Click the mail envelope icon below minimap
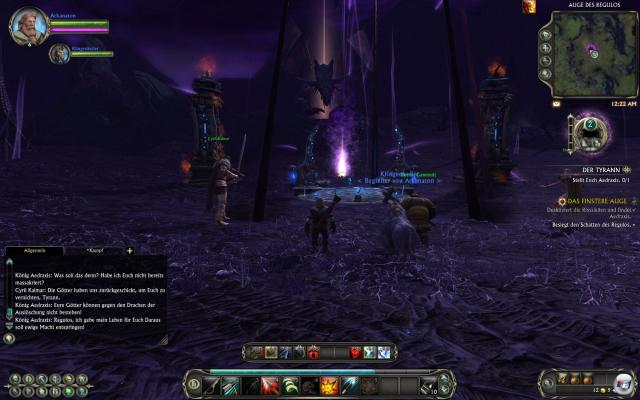Viewport: 640px width, 400px height. [556, 102]
